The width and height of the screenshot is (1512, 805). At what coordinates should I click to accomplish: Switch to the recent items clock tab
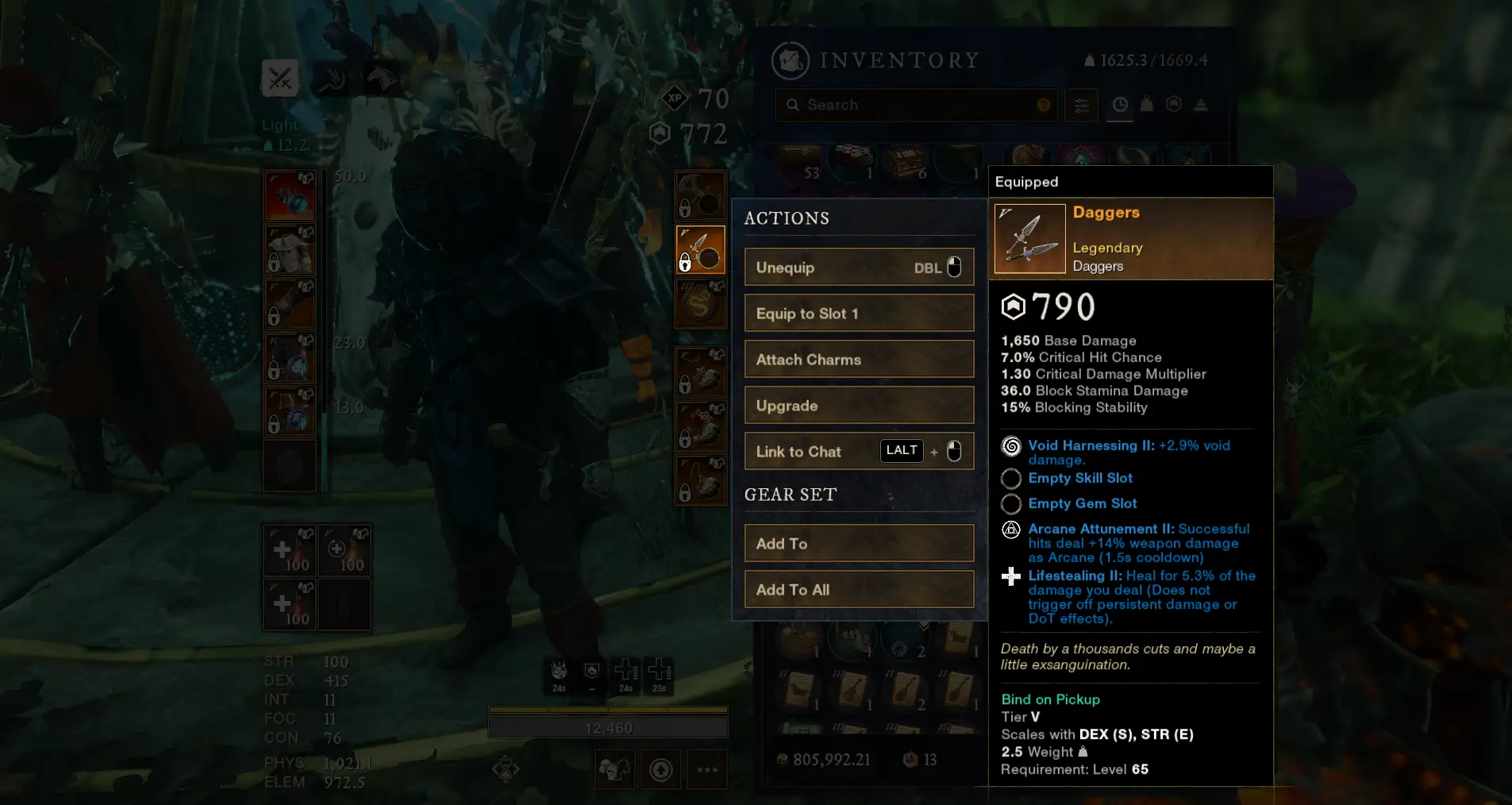(x=1120, y=104)
